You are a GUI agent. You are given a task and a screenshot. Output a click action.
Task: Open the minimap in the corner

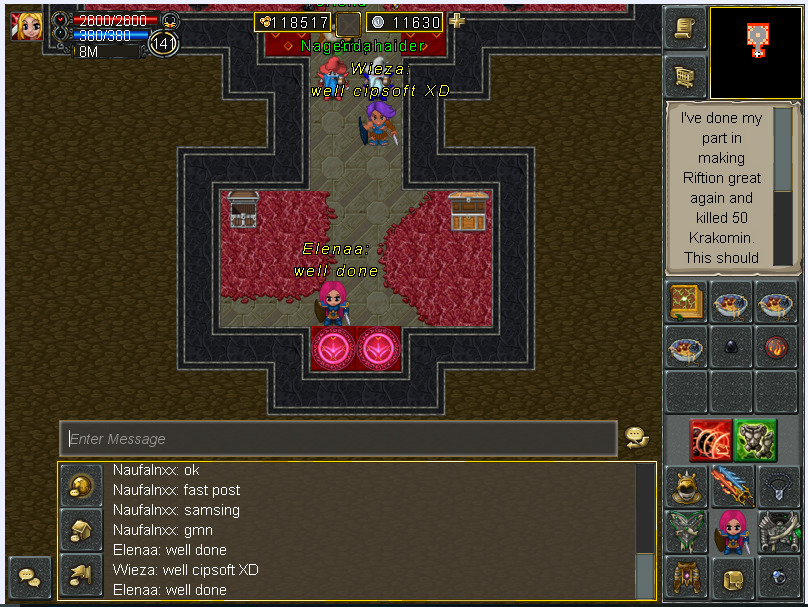pos(756,53)
